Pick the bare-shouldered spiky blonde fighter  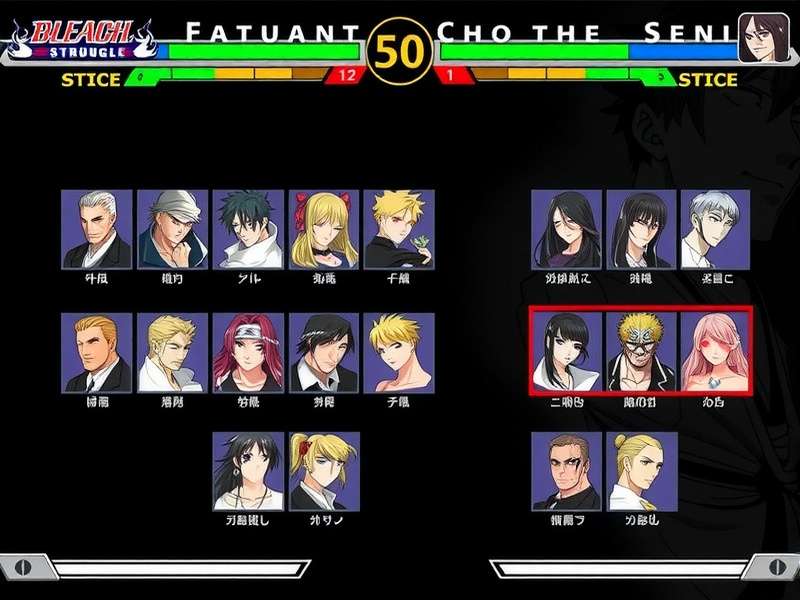pyautogui.click(x=399, y=352)
